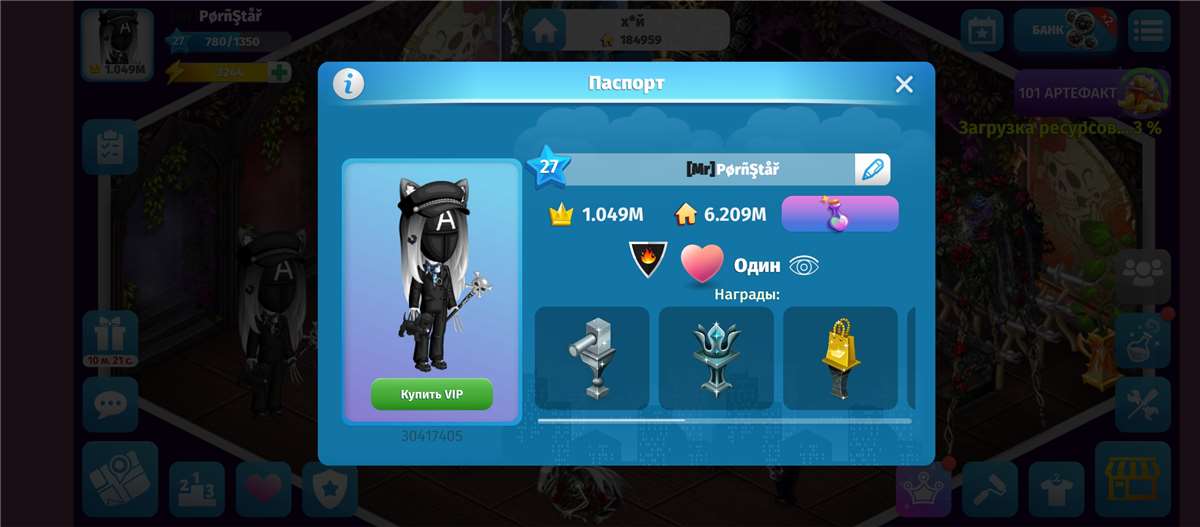
Task: View the golden shopping bag award
Action: click(x=840, y=358)
